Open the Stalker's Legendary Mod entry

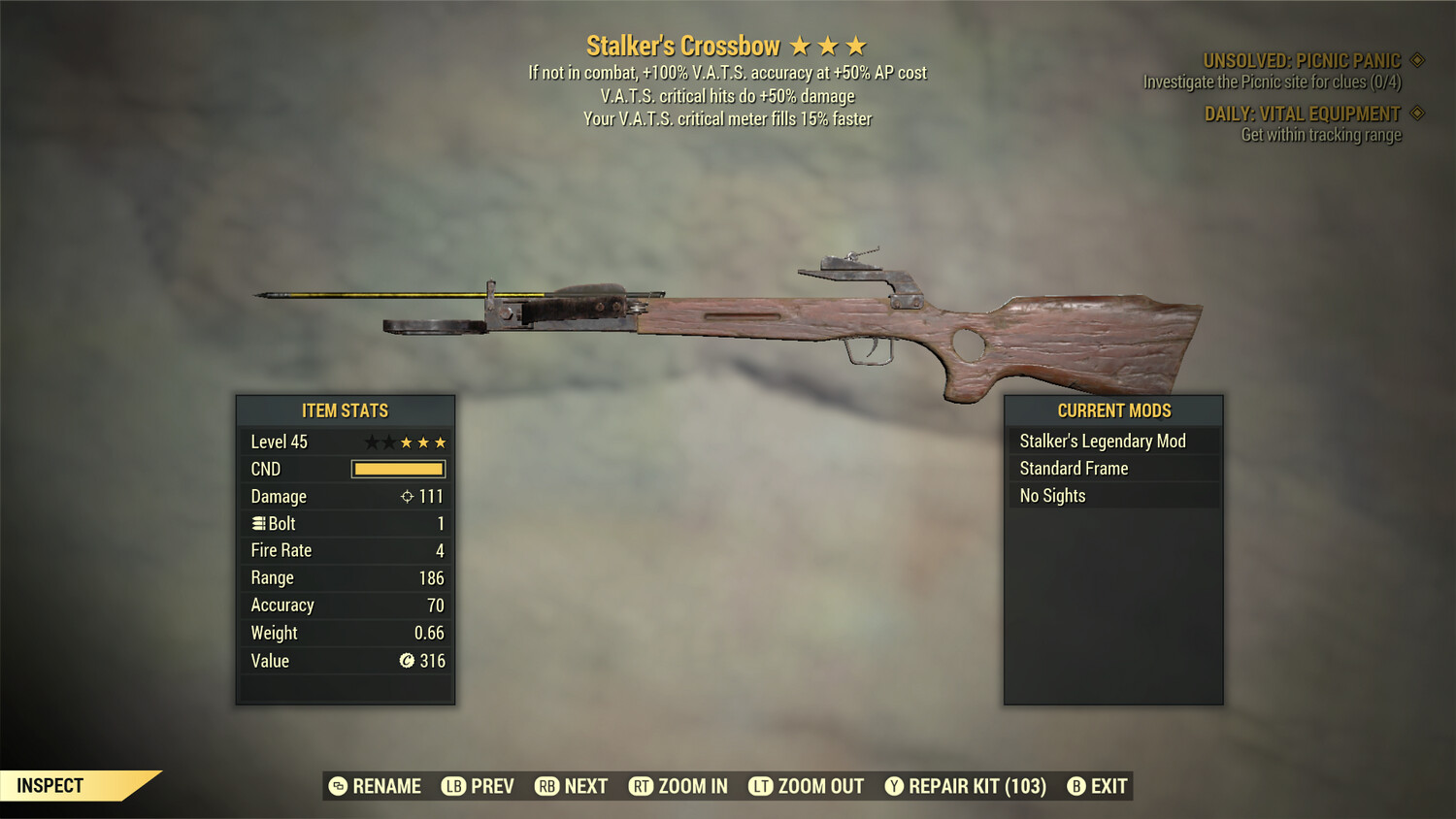click(x=1102, y=441)
